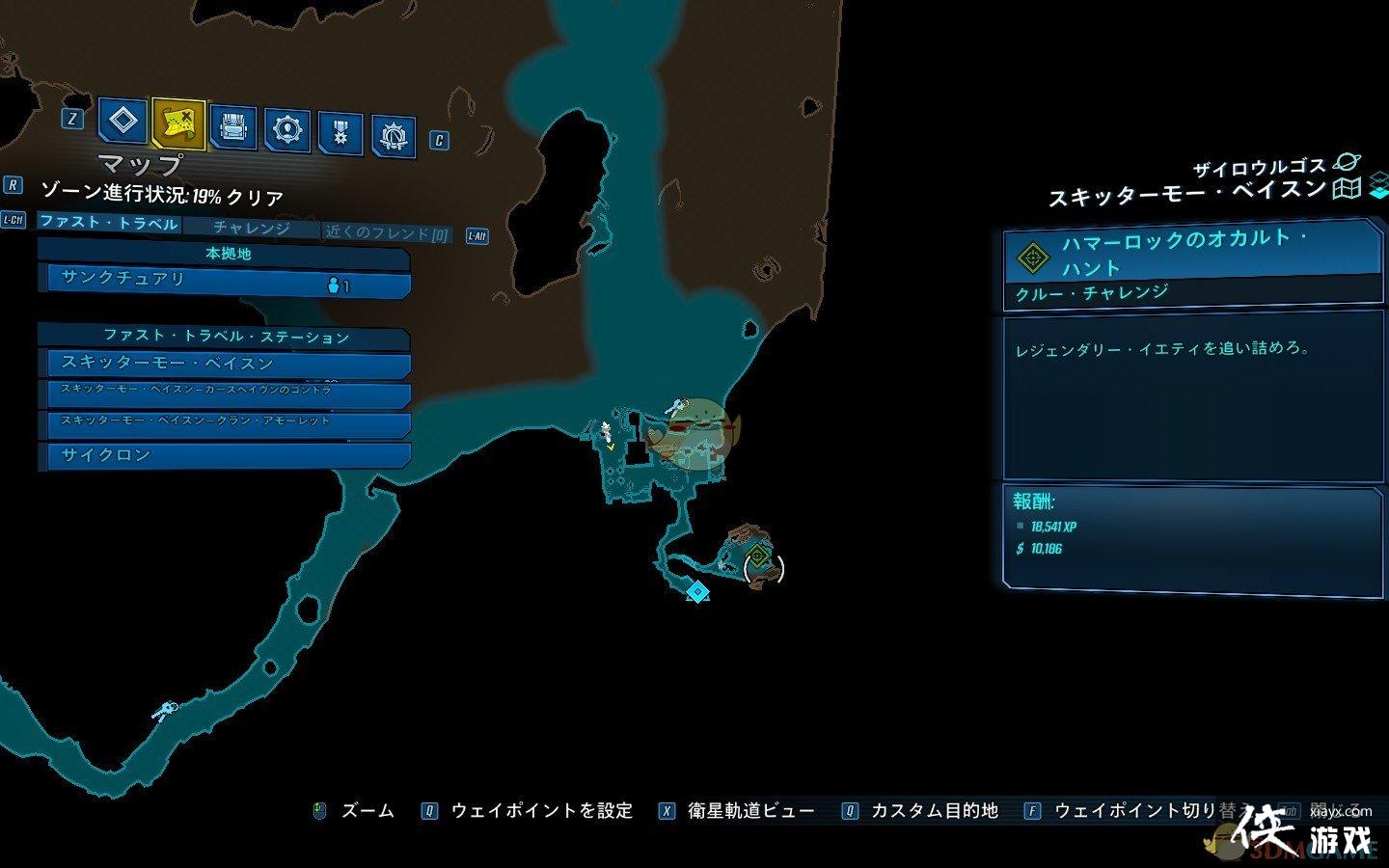Click the galaxy planet icon beside ザイロウルゴス

pos(1345,164)
